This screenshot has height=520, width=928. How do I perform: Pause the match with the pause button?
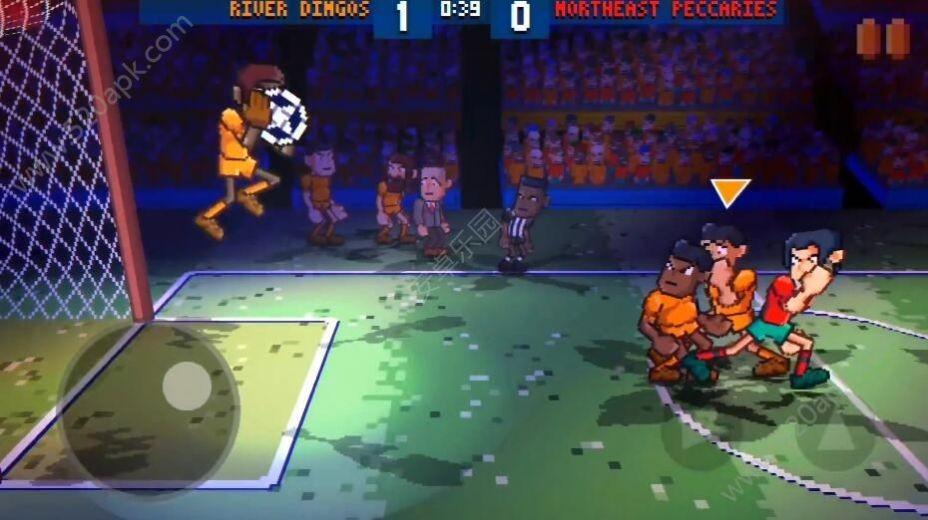[883, 39]
